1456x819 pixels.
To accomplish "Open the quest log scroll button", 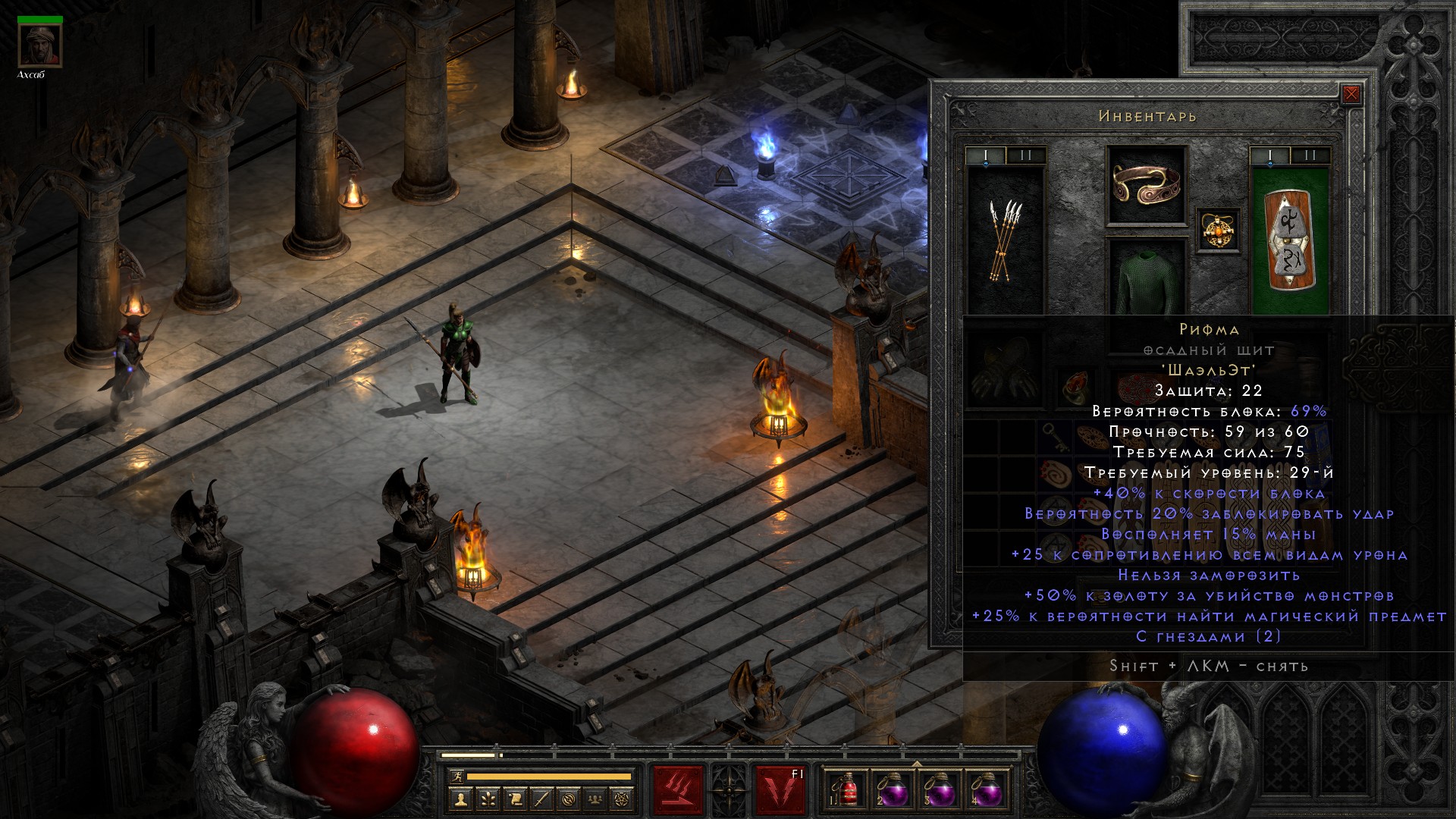I will tap(515, 799).
